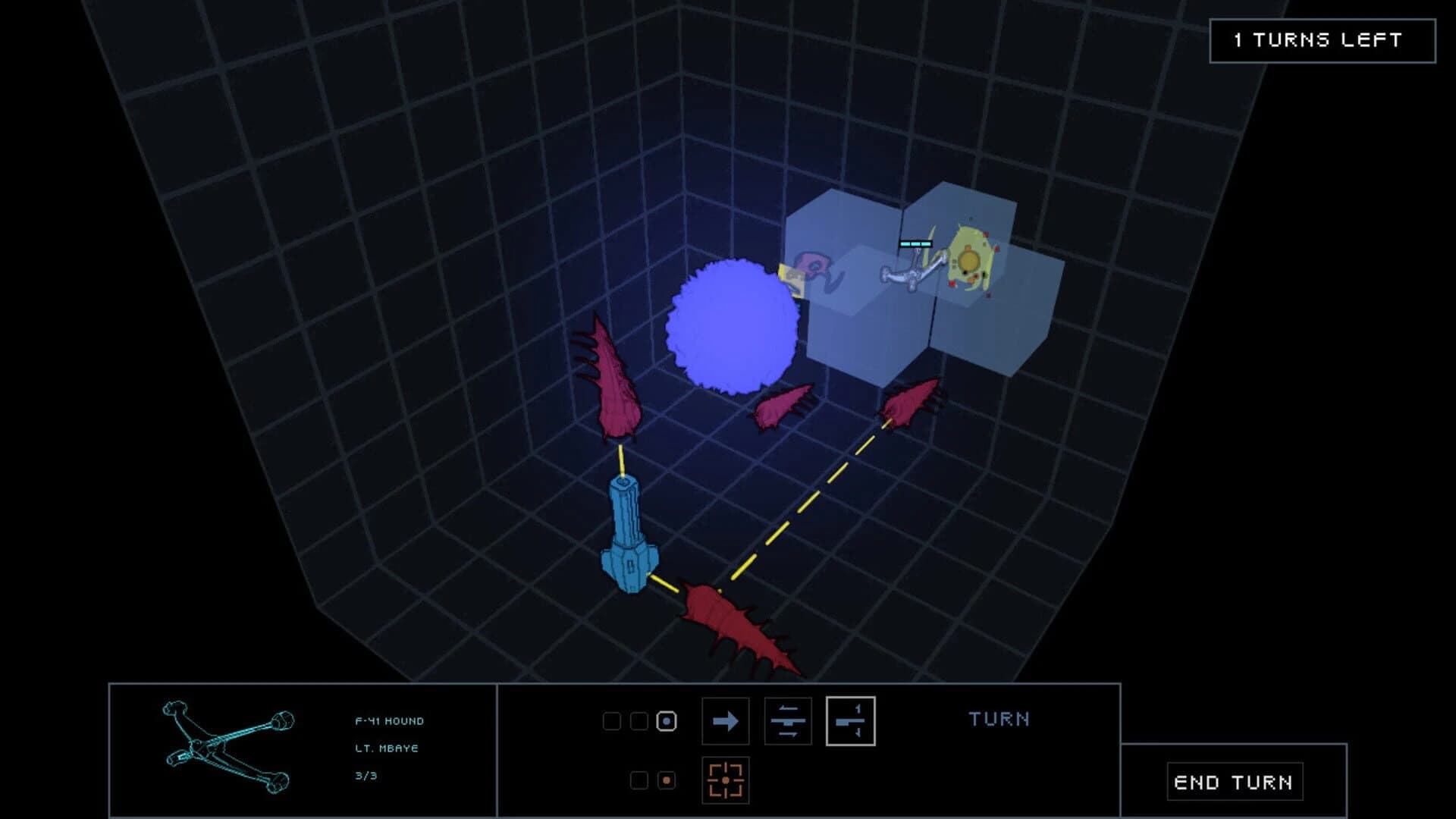Toggle the first empty movement point box

[613, 722]
